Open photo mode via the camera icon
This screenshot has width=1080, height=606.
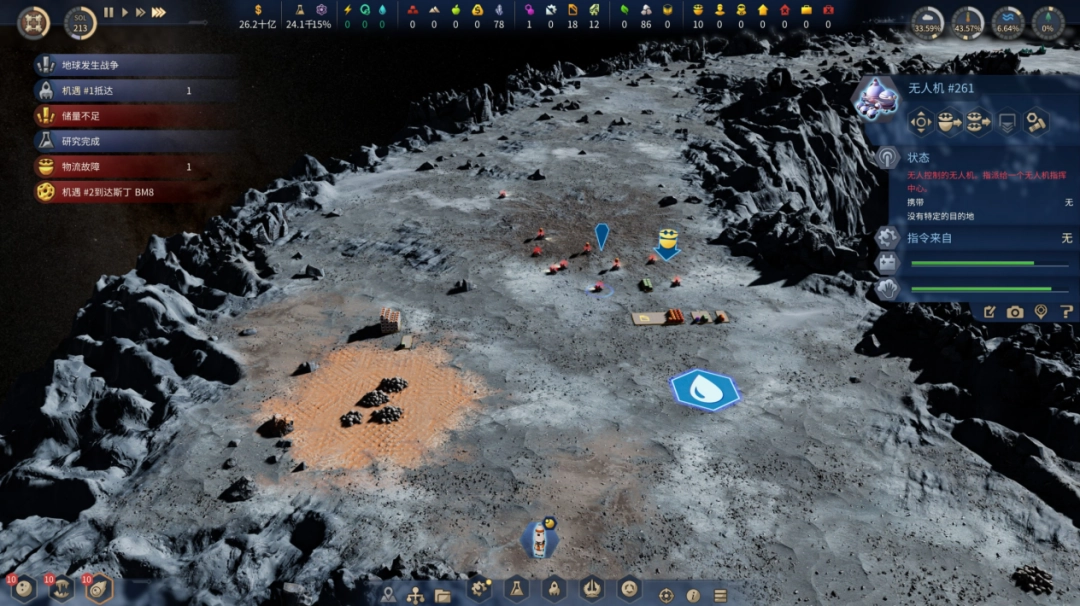(1015, 312)
